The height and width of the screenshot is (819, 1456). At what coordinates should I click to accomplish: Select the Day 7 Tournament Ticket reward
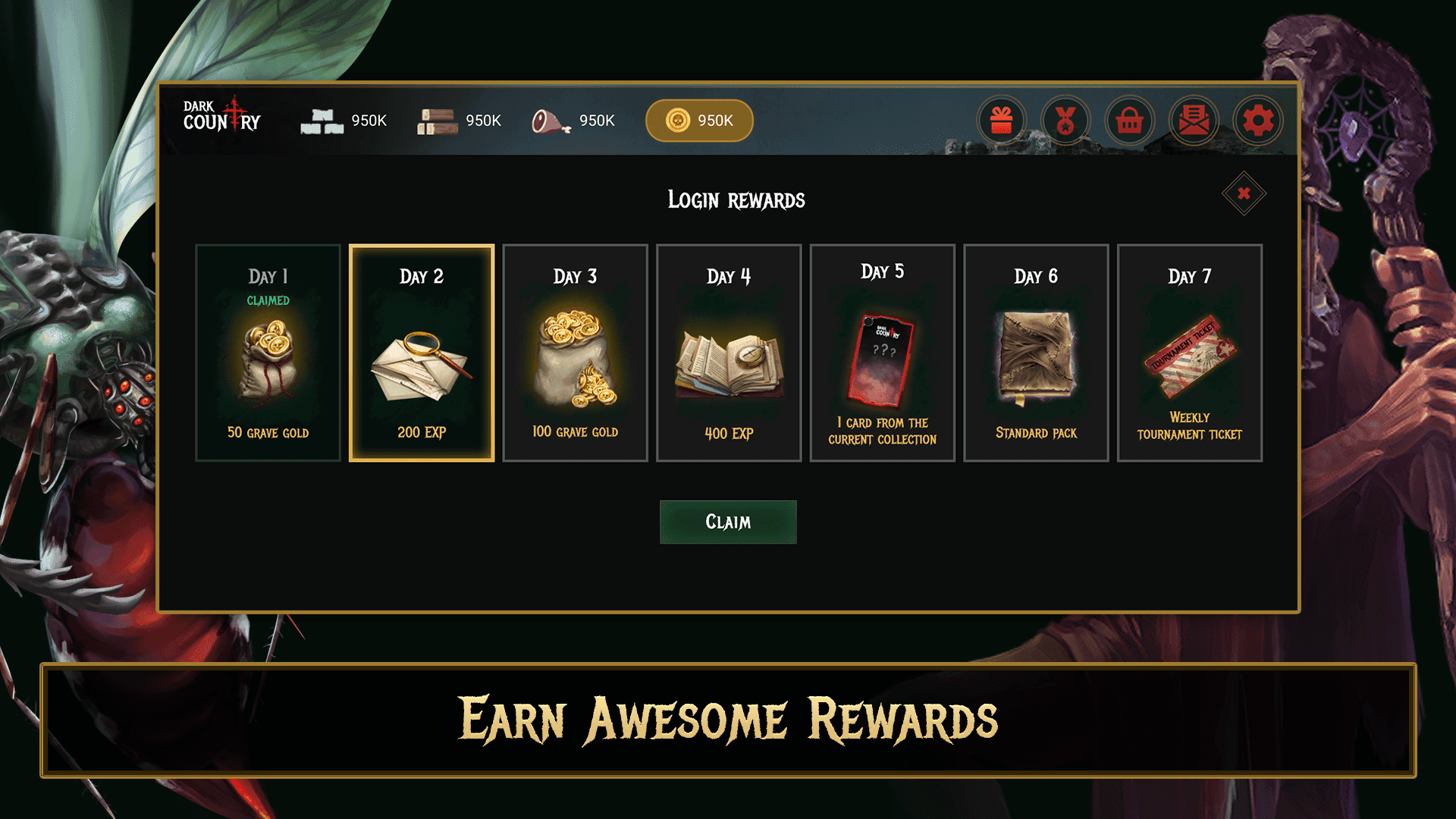pos(1189,353)
